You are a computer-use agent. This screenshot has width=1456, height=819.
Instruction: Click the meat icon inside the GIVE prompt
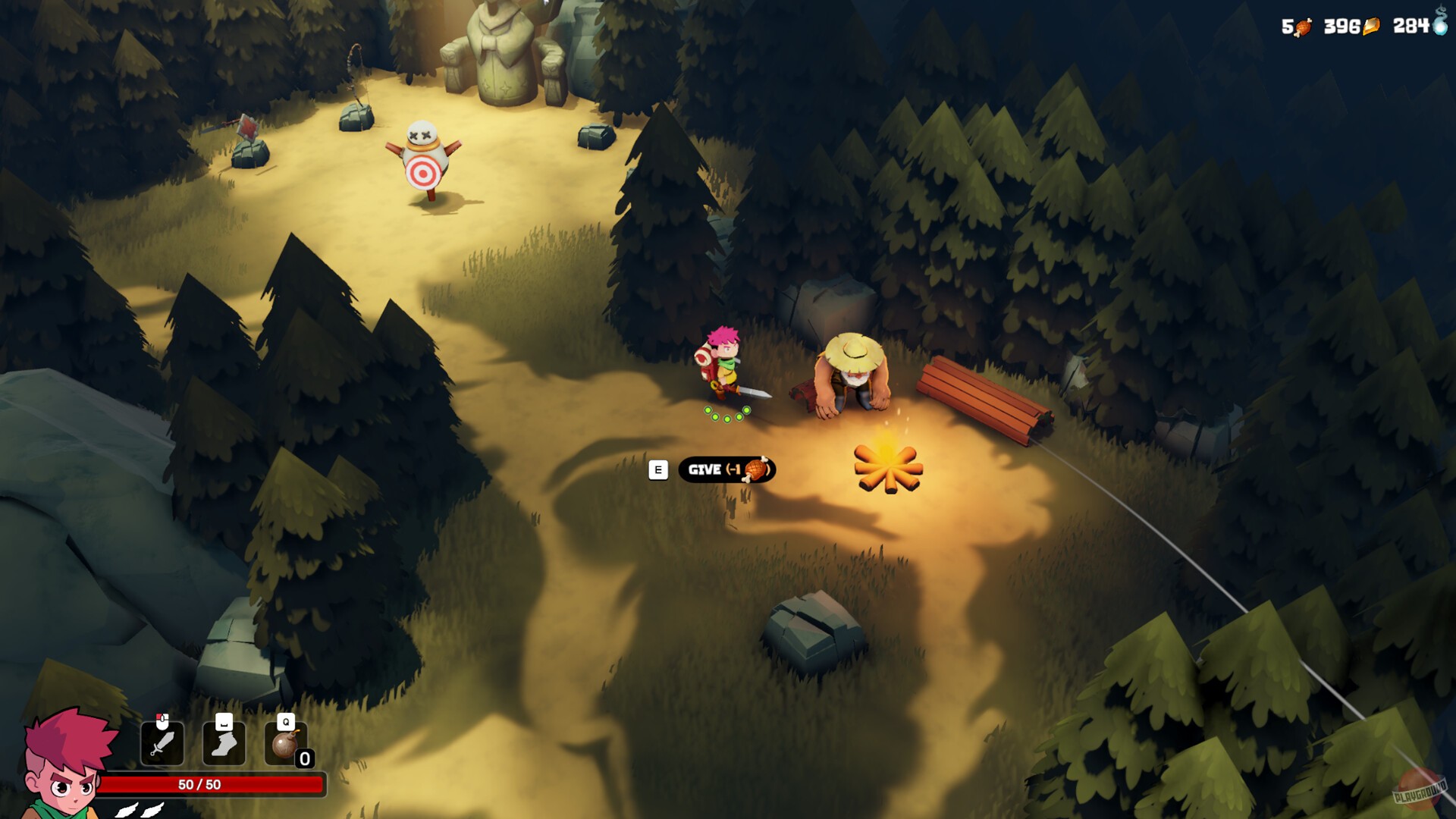click(757, 469)
